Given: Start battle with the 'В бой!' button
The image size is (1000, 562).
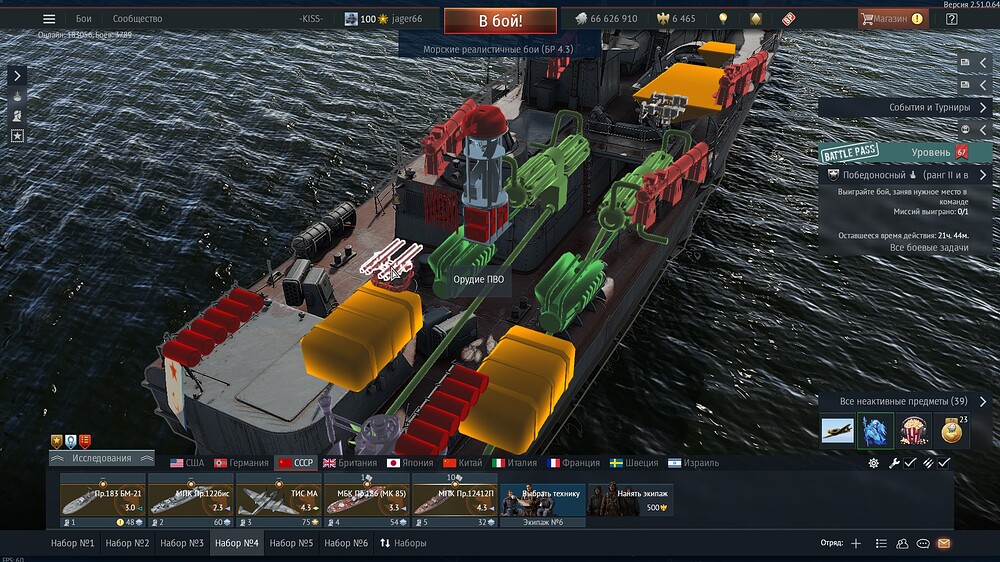Looking at the screenshot, I should tap(501, 19).
